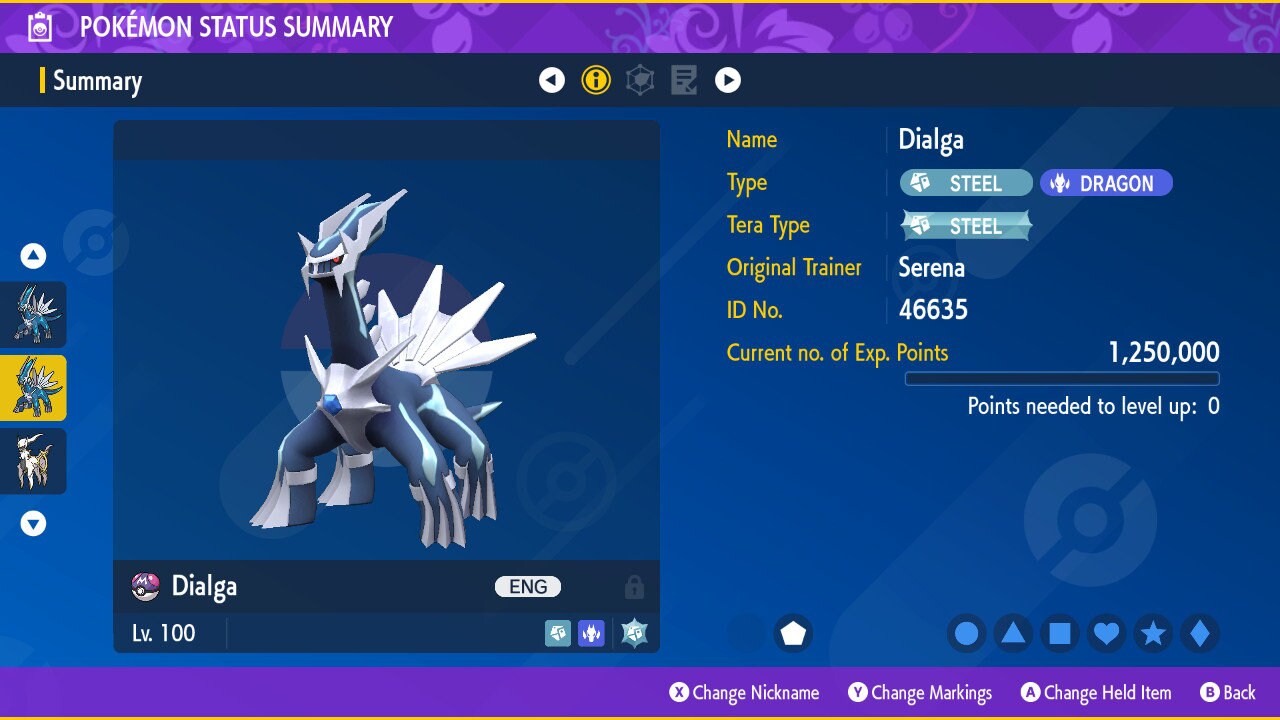This screenshot has height=720, width=1280.
Task: Choose the Arceus party thumbnail
Action: (x=34, y=461)
